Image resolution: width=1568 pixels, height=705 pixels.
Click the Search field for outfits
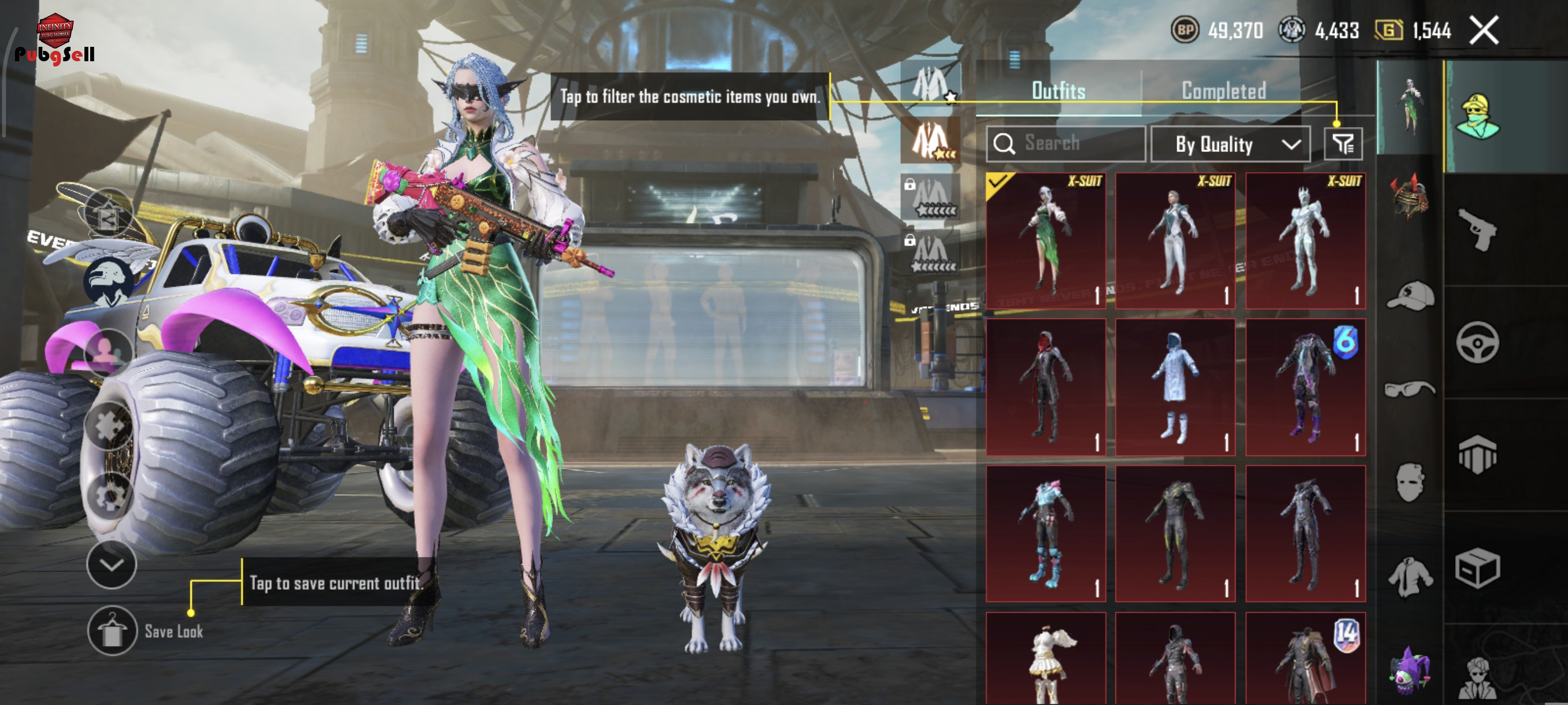tap(1066, 143)
